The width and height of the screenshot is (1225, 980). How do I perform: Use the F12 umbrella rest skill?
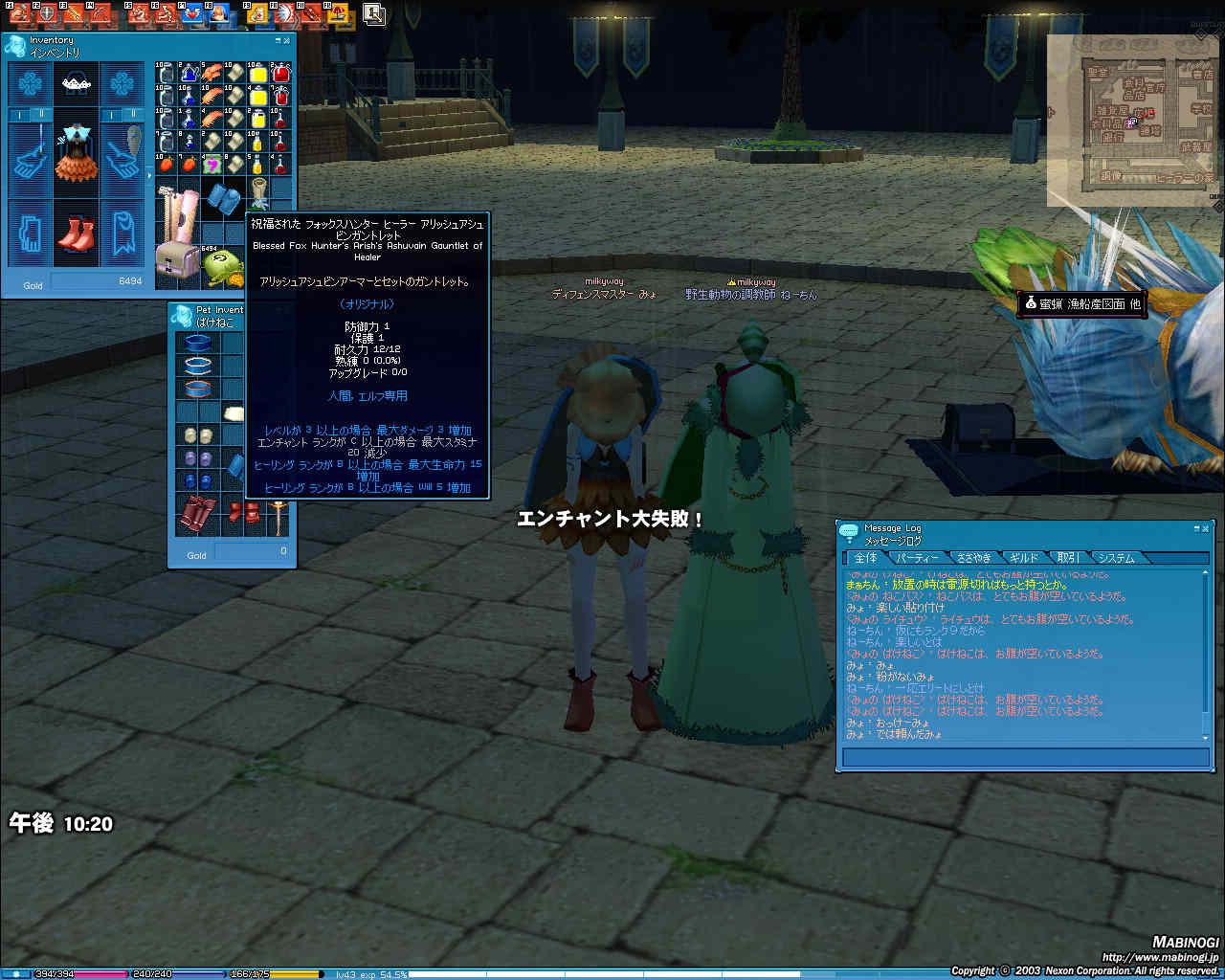click(x=338, y=13)
